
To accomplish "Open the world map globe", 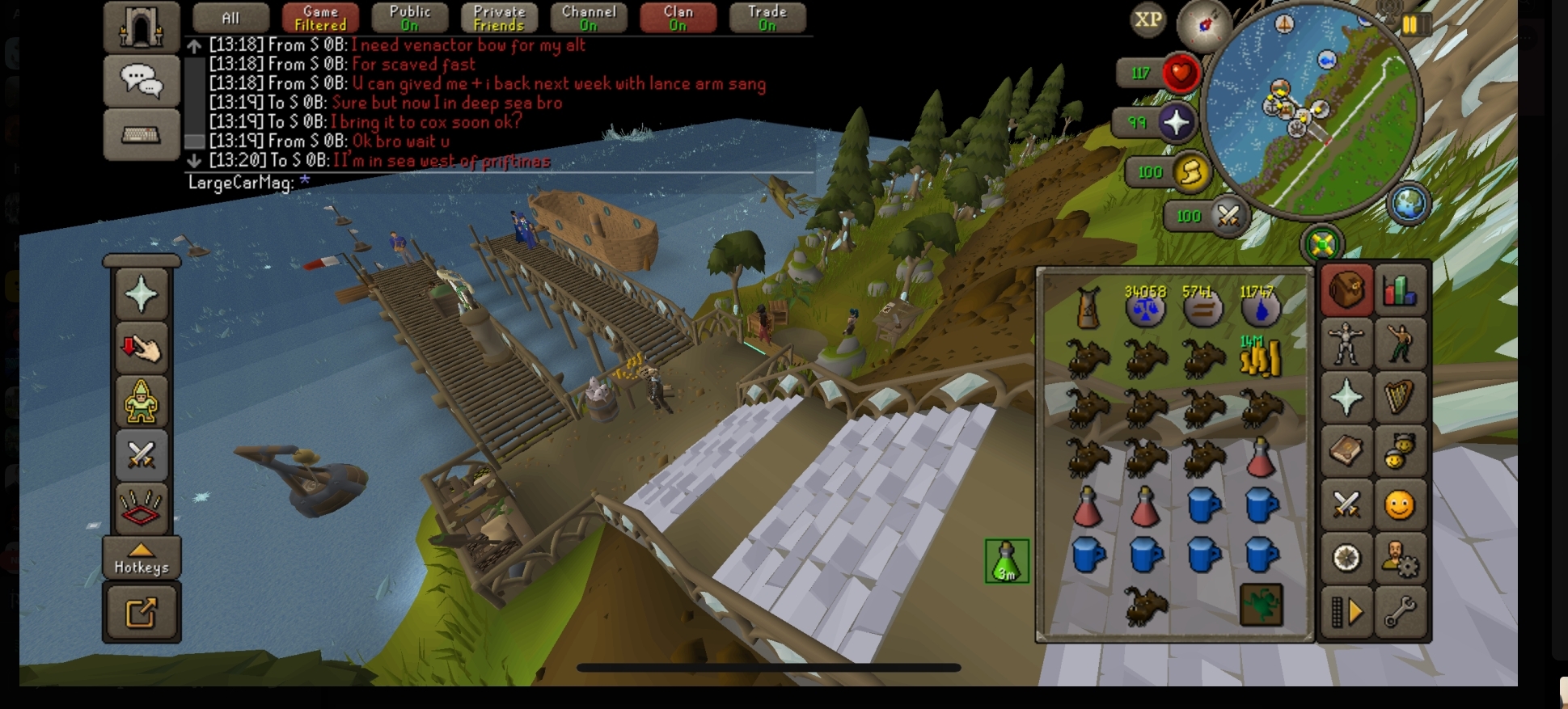I will point(1408,204).
